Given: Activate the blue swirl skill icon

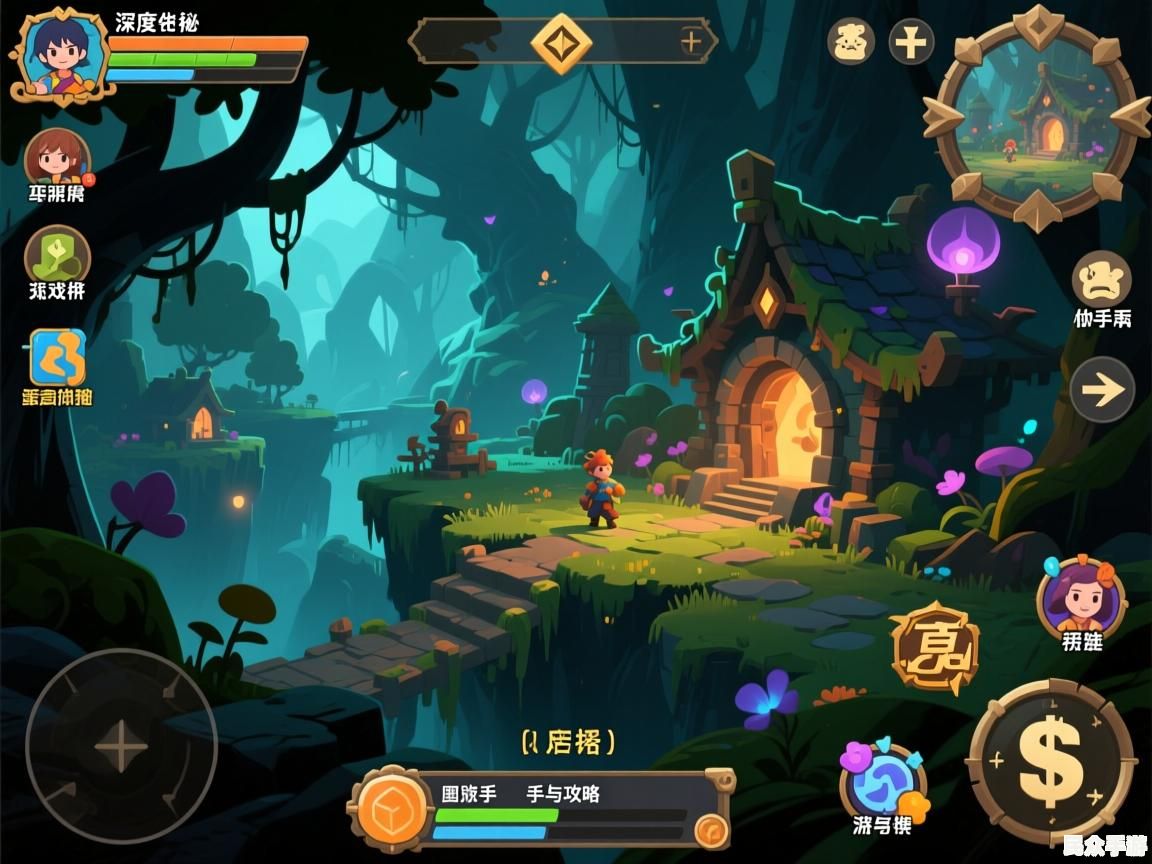Looking at the screenshot, I should pos(882,782).
